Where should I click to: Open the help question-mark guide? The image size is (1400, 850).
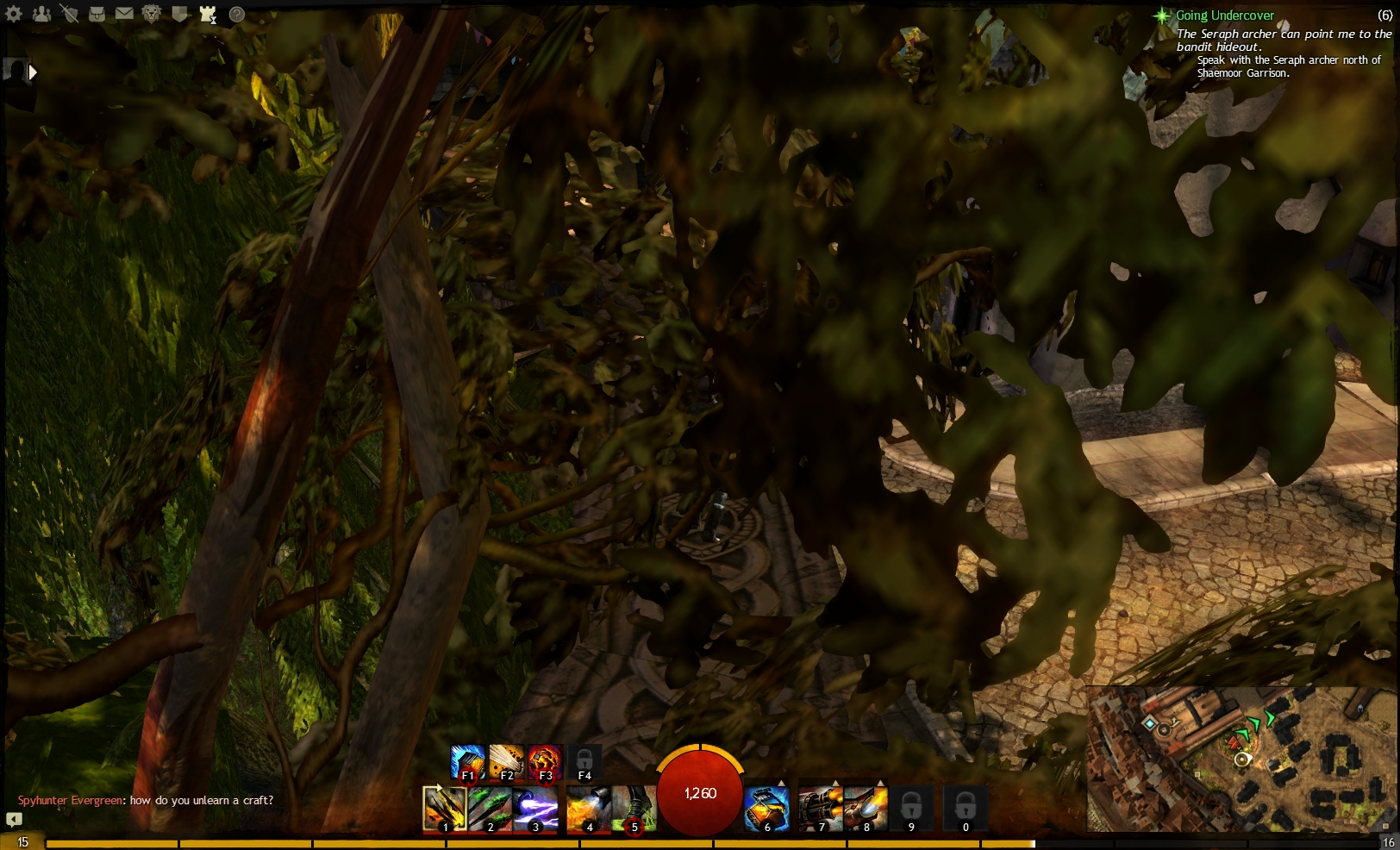pos(235,15)
